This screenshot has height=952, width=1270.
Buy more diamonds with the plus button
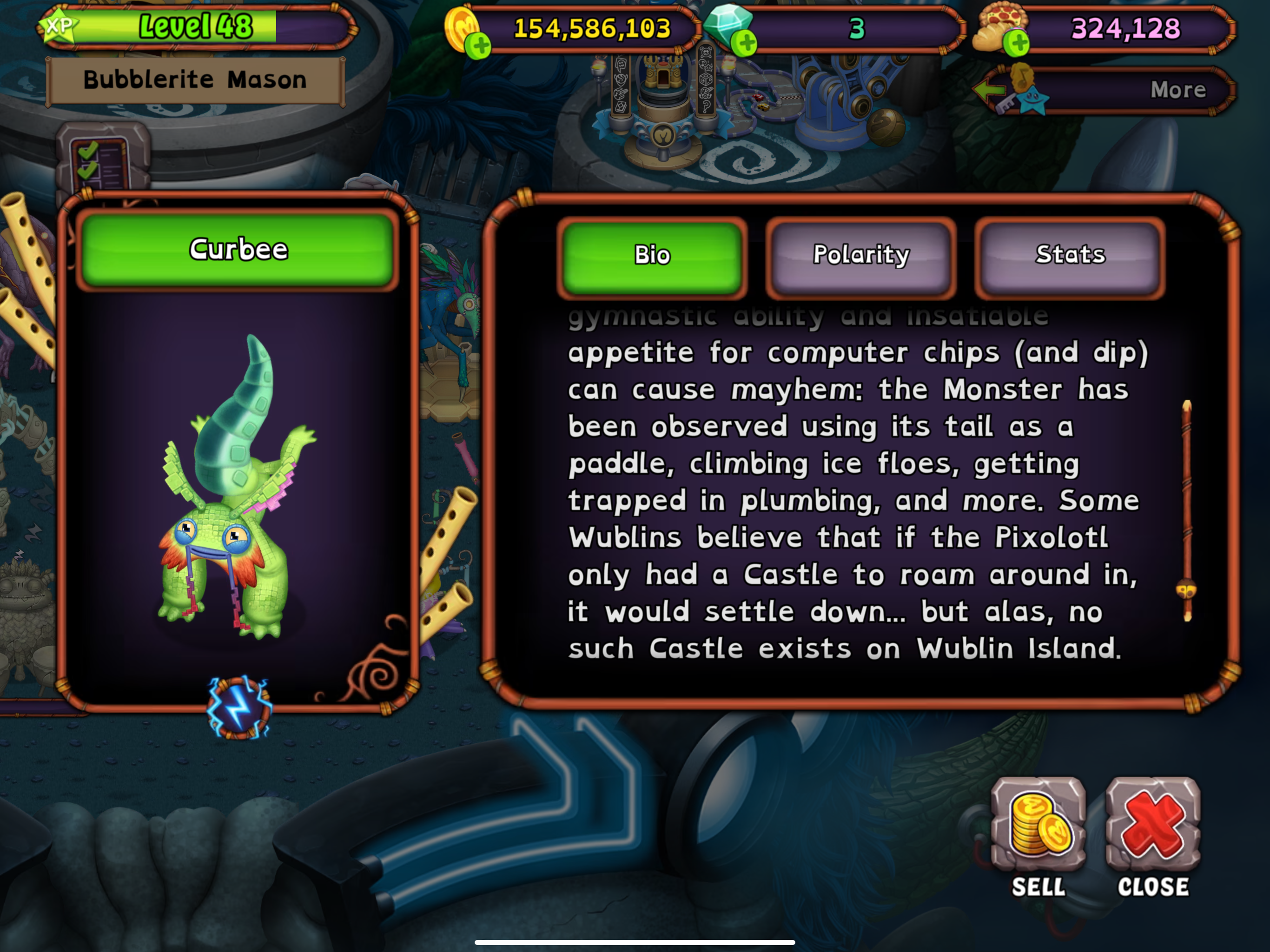click(745, 44)
